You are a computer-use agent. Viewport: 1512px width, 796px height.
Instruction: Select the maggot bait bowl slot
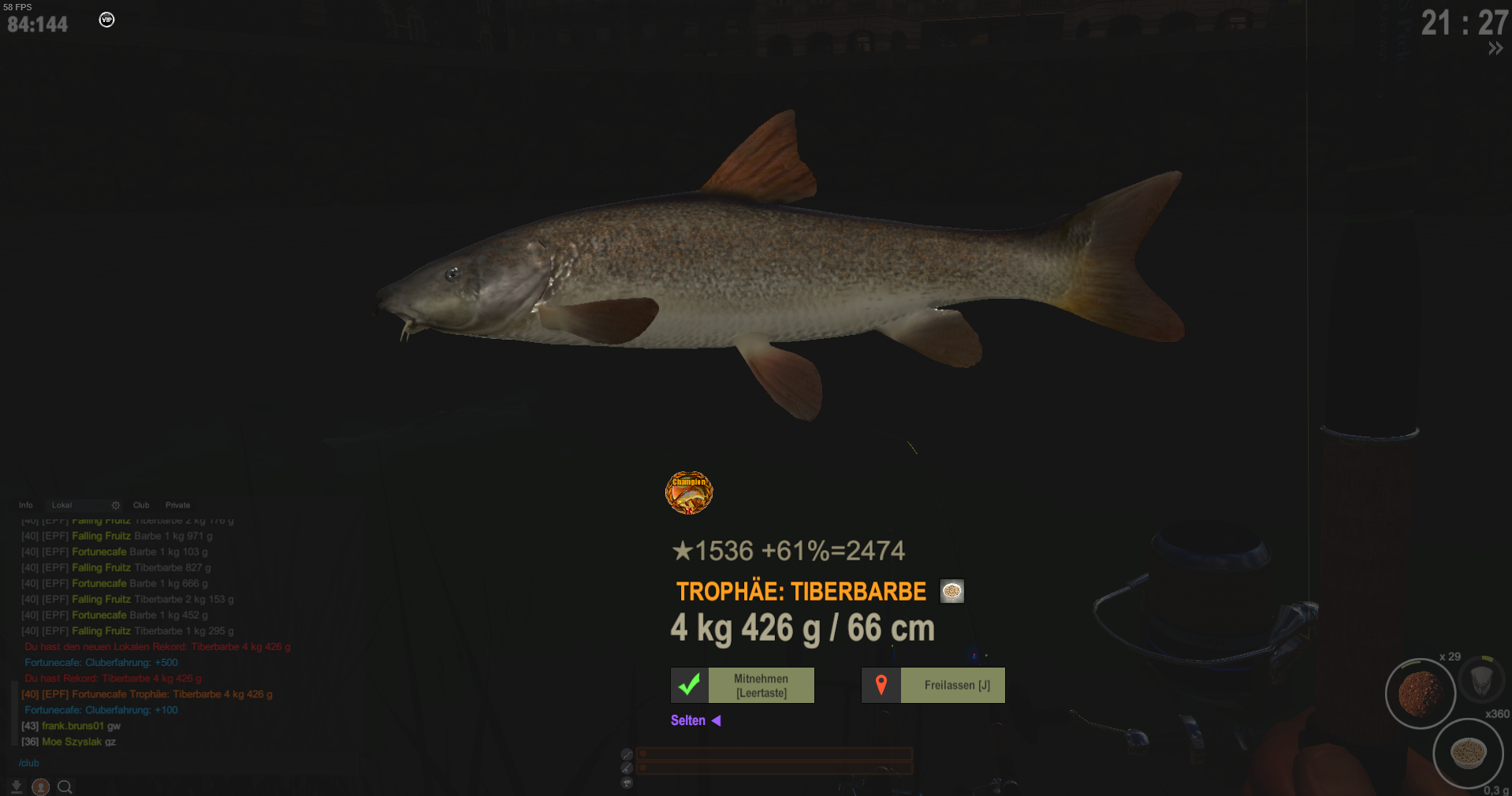point(1468,753)
